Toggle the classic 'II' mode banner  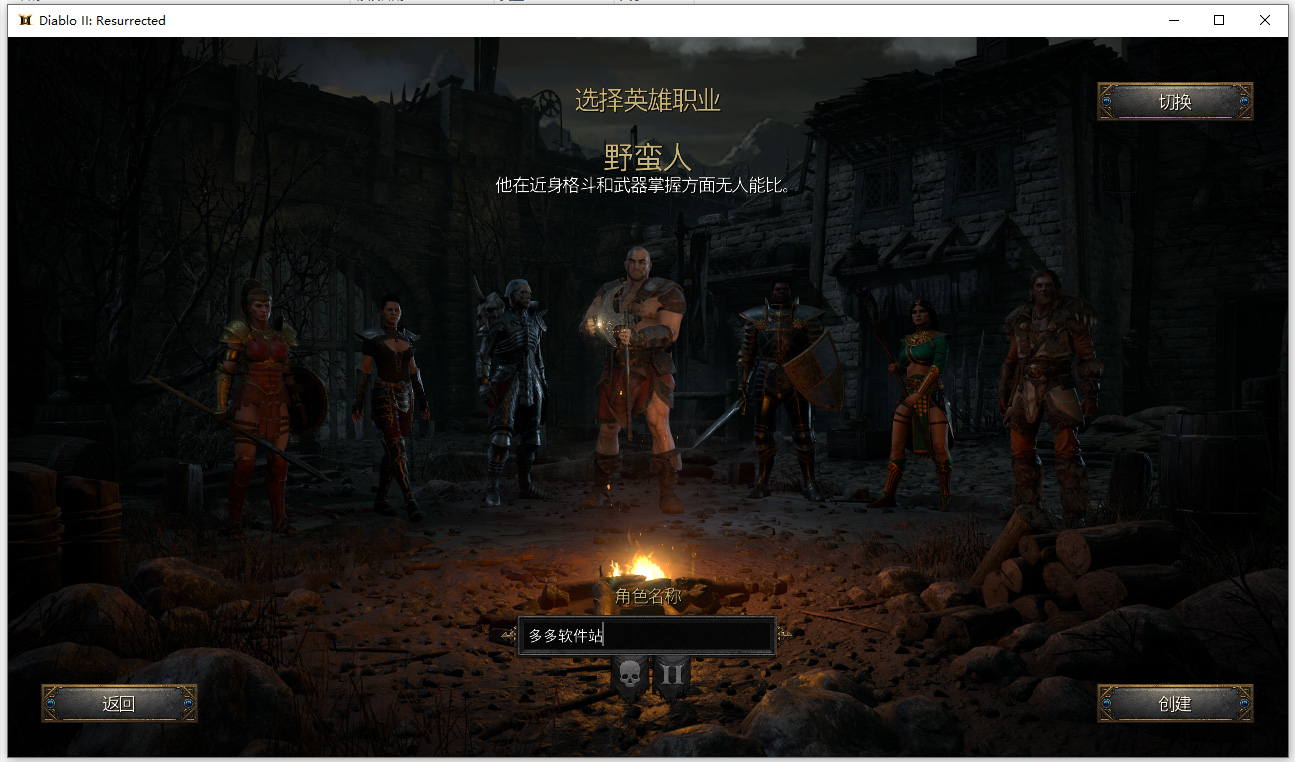click(x=672, y=673)
